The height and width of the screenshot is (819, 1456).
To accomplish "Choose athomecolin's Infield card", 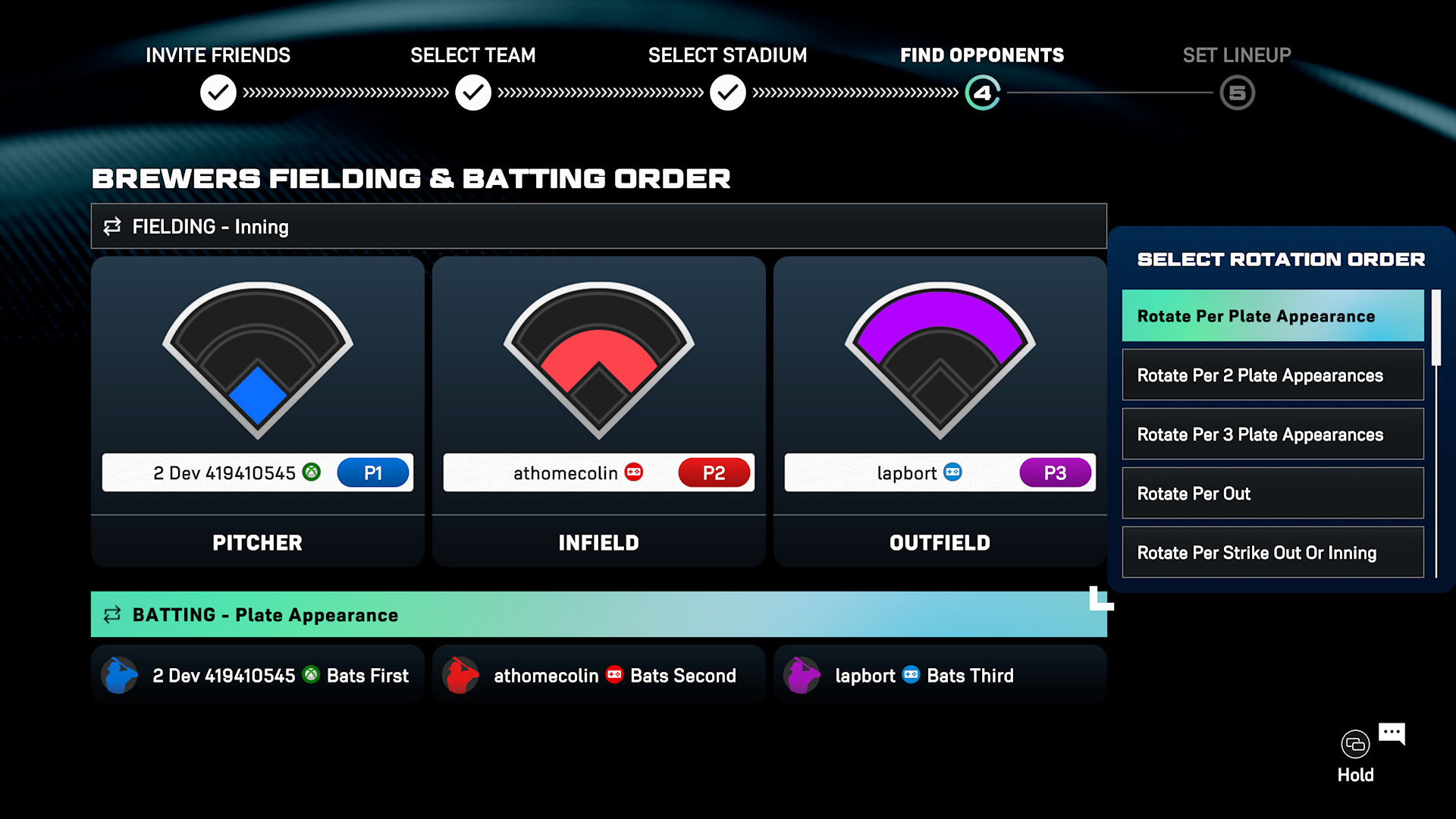I will click(x=598, y=411).
